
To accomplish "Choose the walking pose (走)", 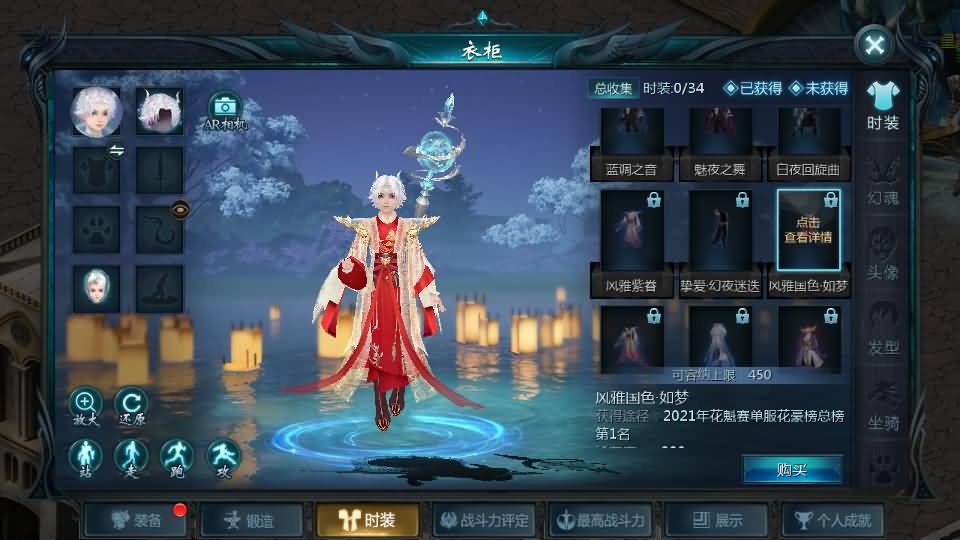I will point(131,458).
